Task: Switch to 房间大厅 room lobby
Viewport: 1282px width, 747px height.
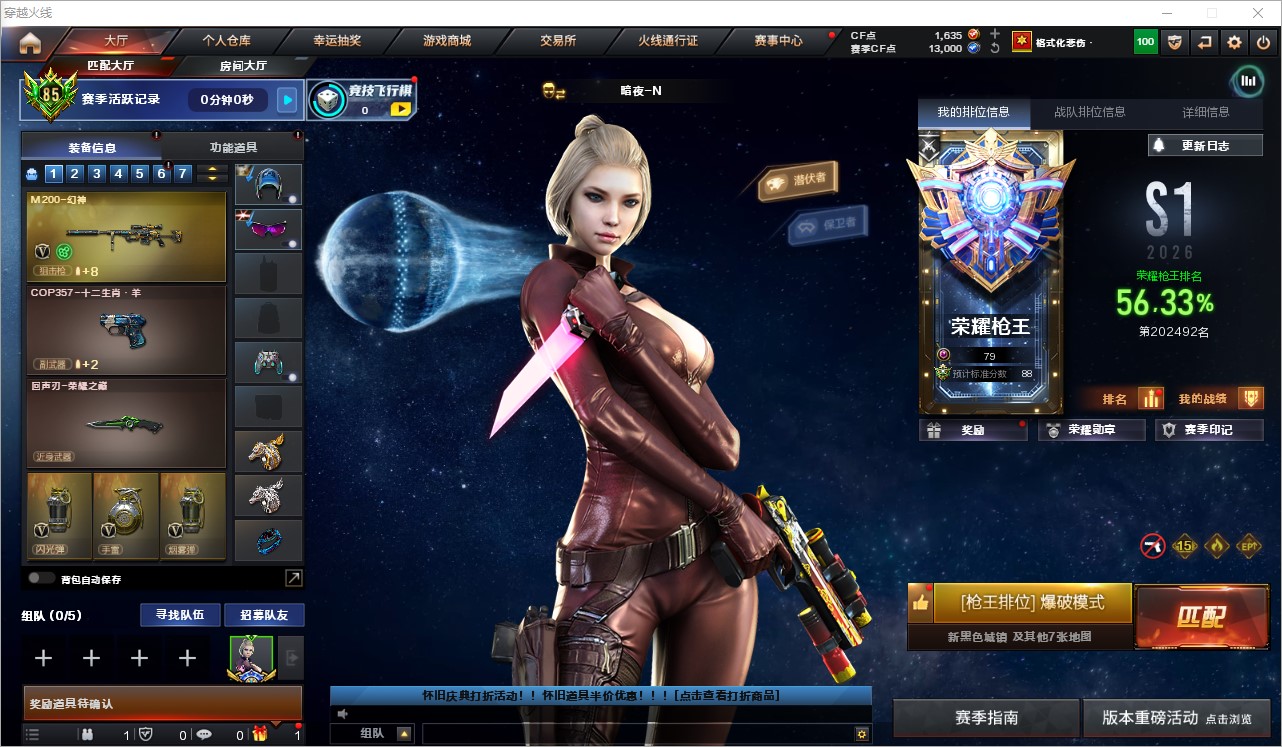Action: click(x=243, y=66)
